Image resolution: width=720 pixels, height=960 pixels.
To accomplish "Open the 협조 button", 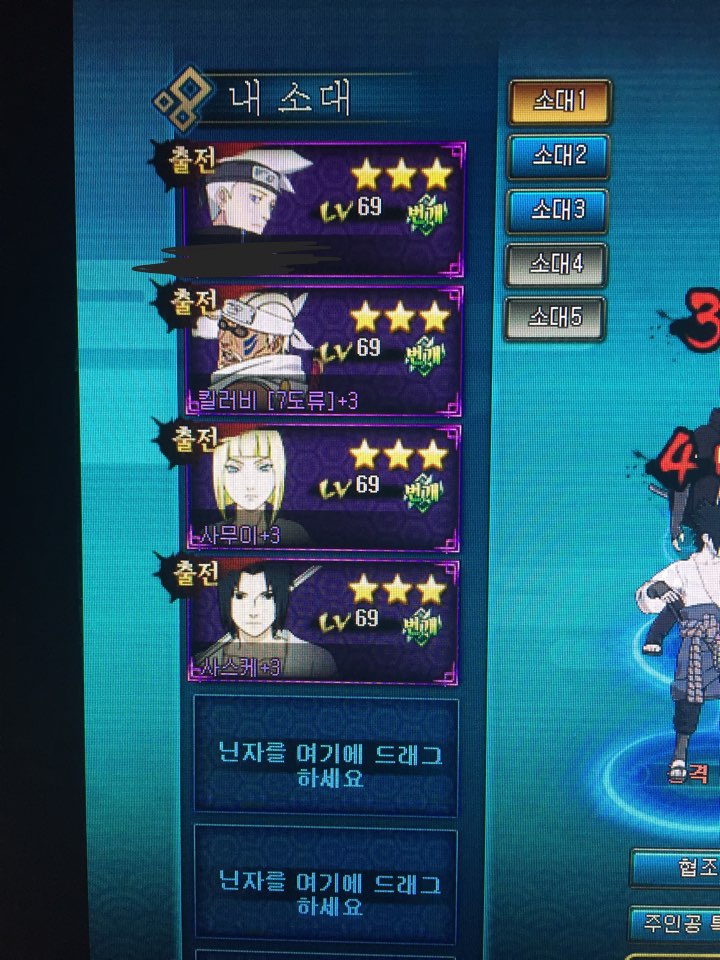I will [678, 868].
